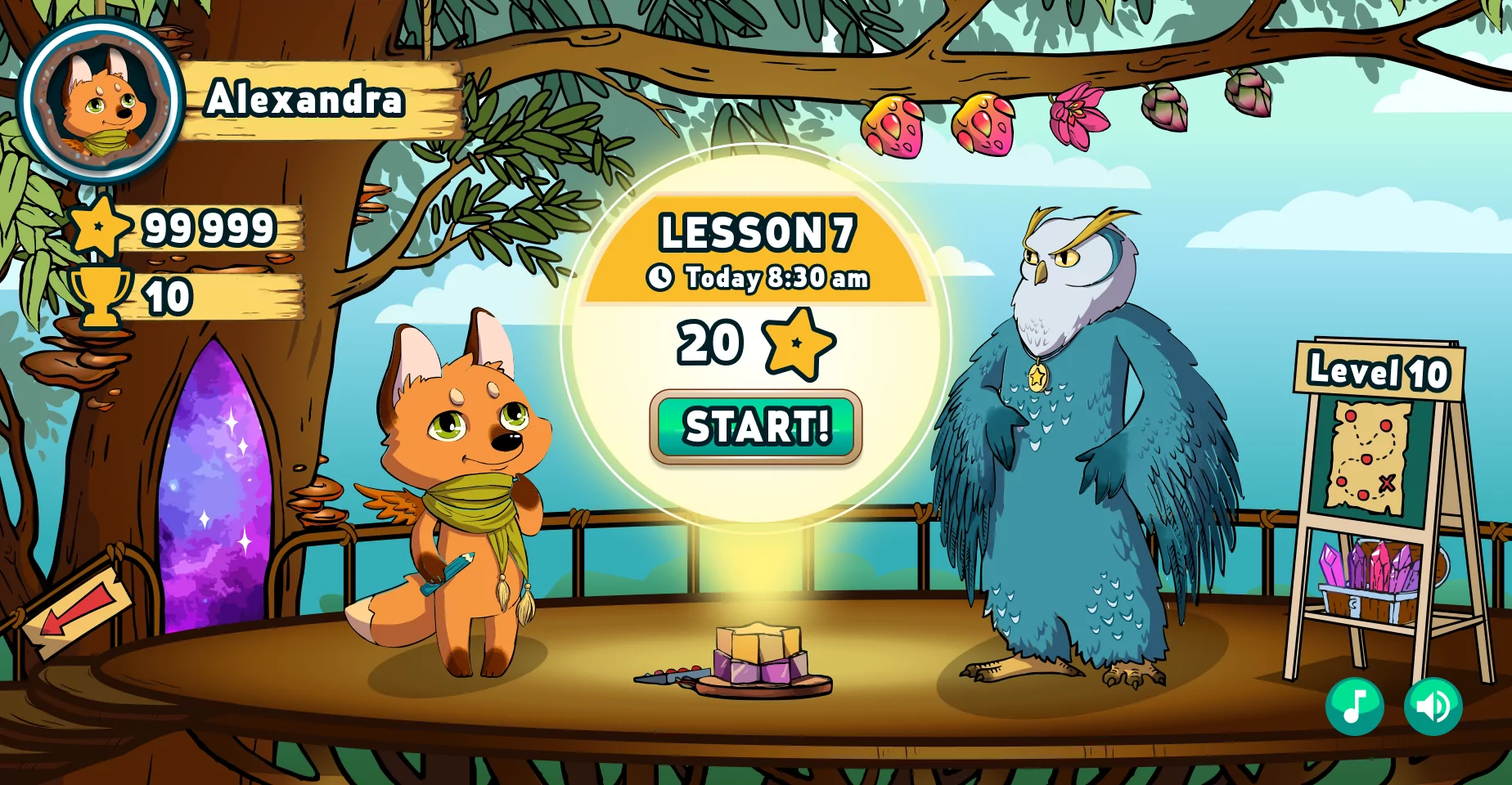Image resolution: width=1512 pixels, height=785 pixels.
Task: Toggle the music note button
Action: 1355,706
